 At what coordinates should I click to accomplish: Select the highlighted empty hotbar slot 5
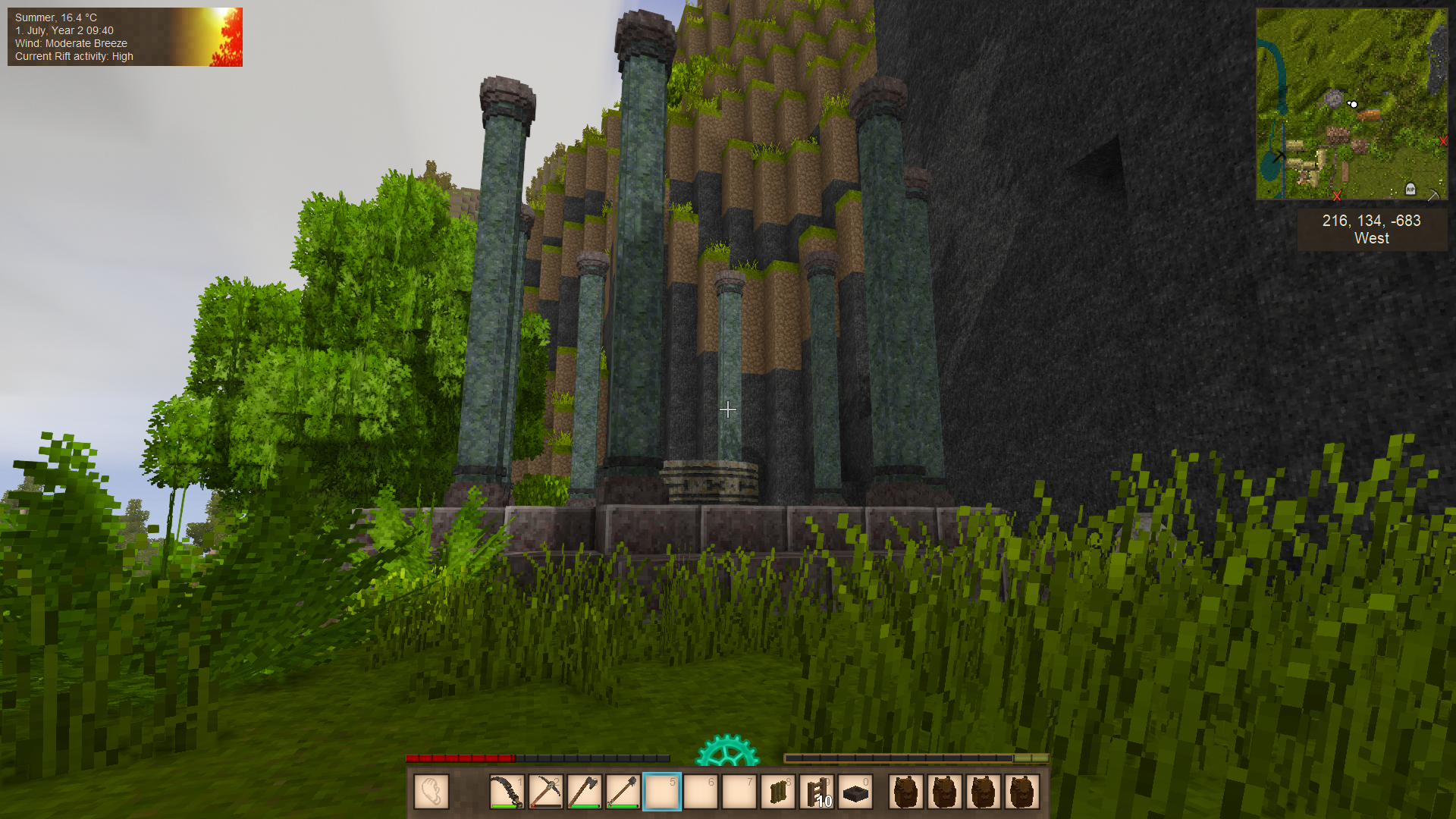point(662,792)
